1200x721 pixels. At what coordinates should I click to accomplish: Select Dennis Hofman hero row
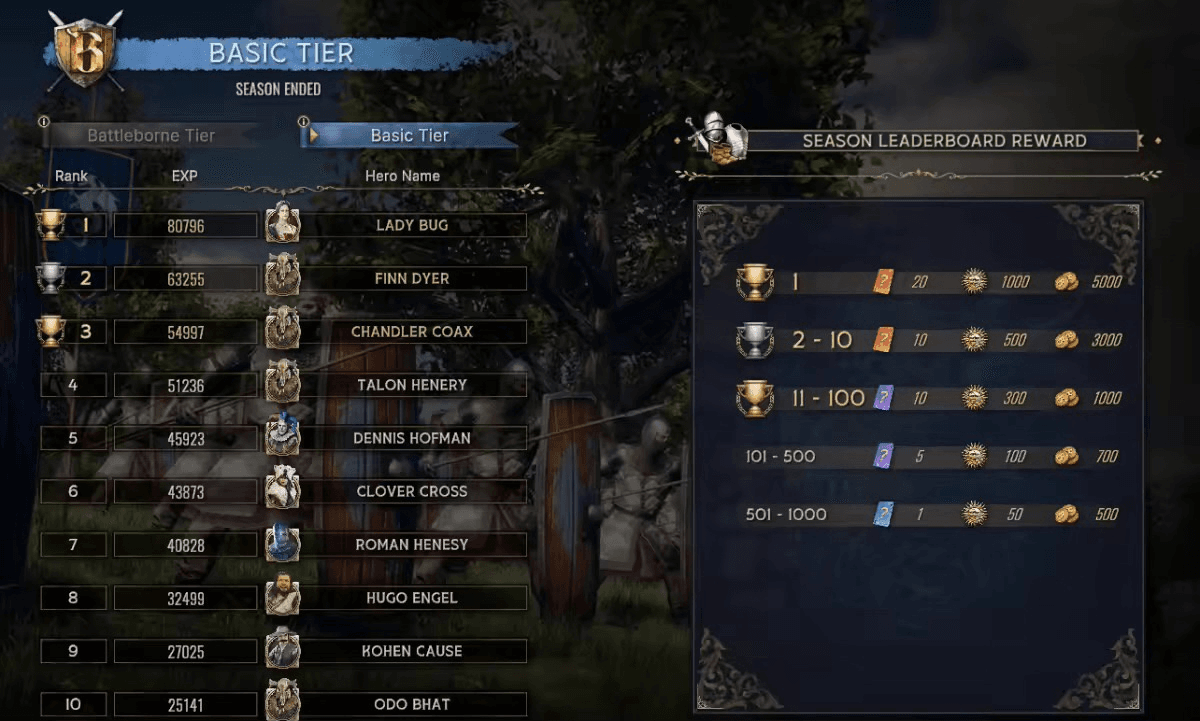pyautogui.click(x=411, y=438)
